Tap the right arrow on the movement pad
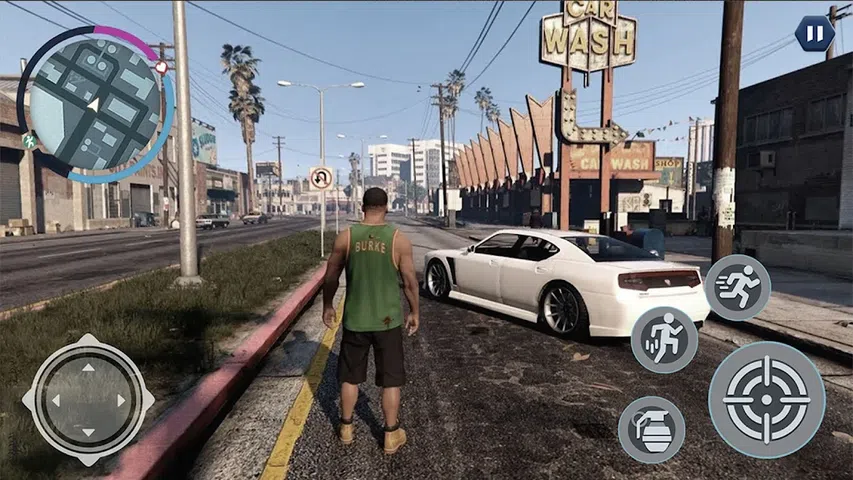Viewport: 853px width, 480px height. [121, 400]
